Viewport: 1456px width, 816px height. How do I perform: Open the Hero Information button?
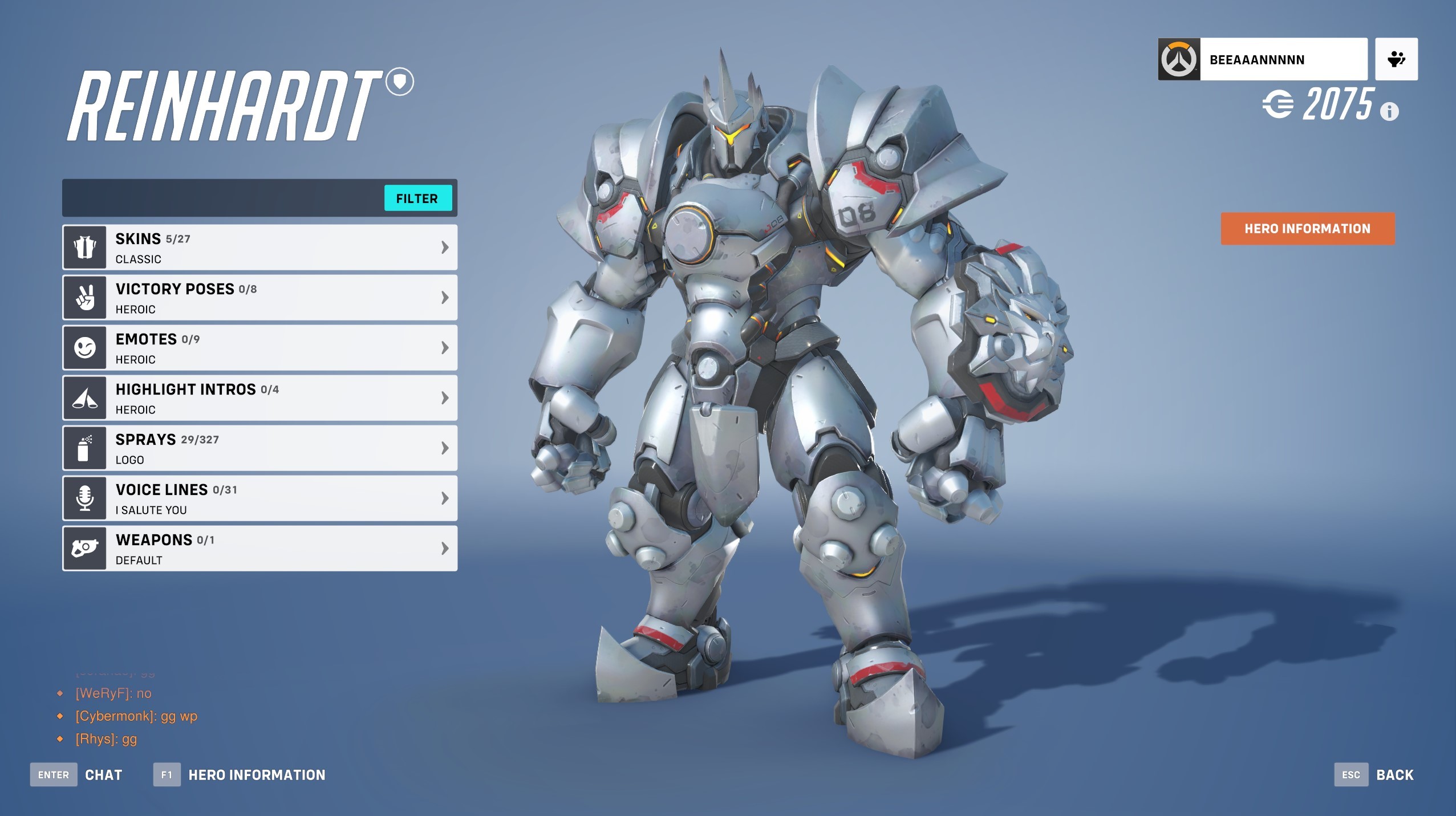(1307, 228)
